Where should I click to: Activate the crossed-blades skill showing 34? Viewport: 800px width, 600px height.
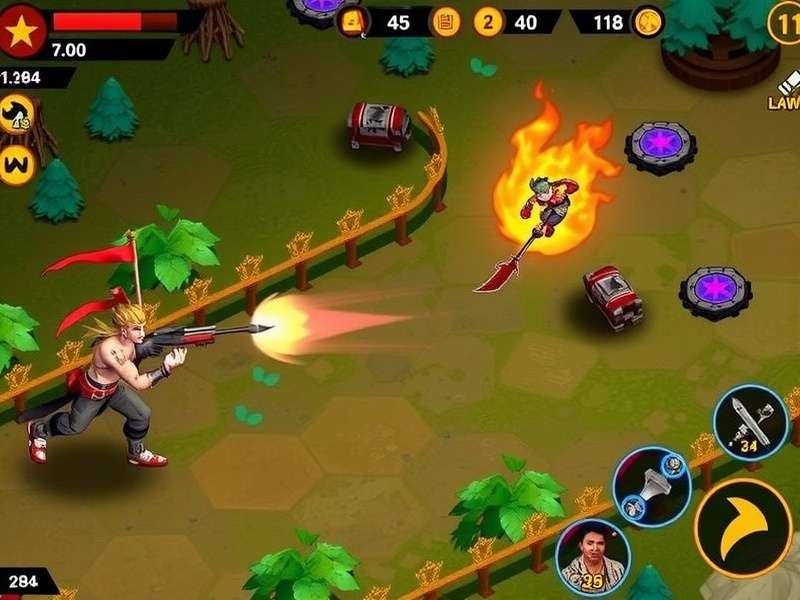[x=751, y=422]
